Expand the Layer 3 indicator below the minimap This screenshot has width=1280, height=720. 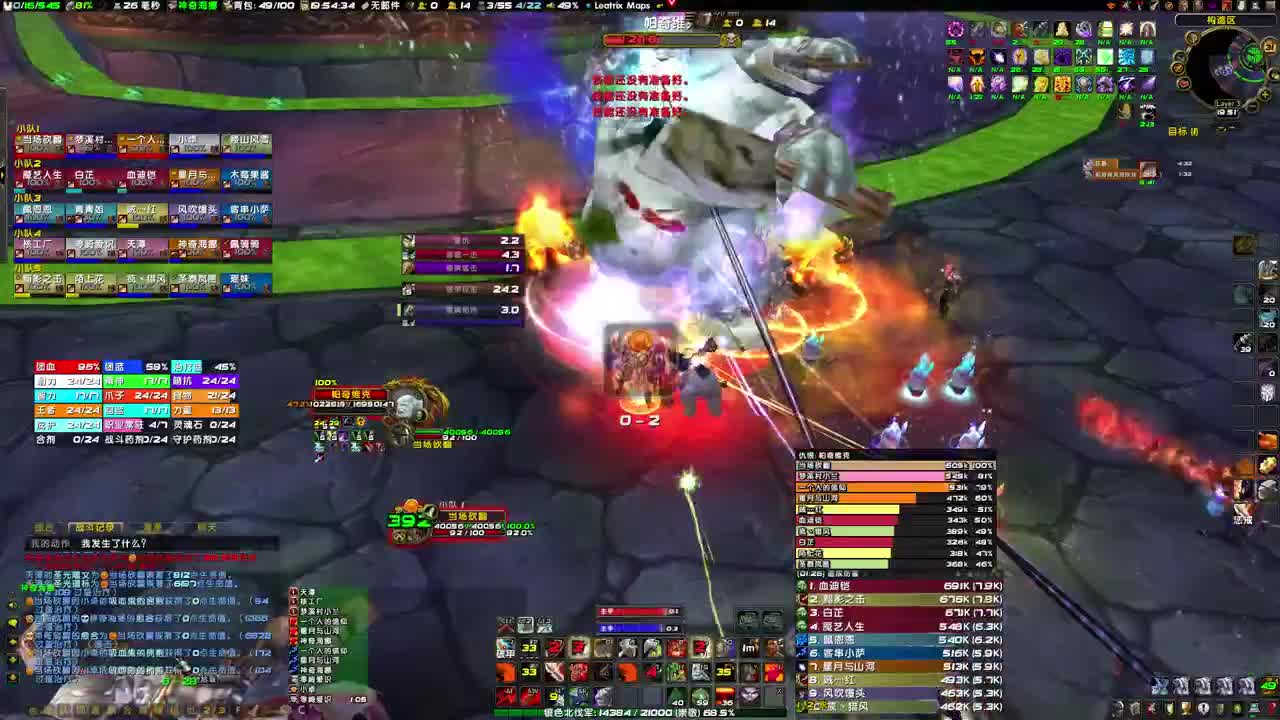click(1228, 104)
